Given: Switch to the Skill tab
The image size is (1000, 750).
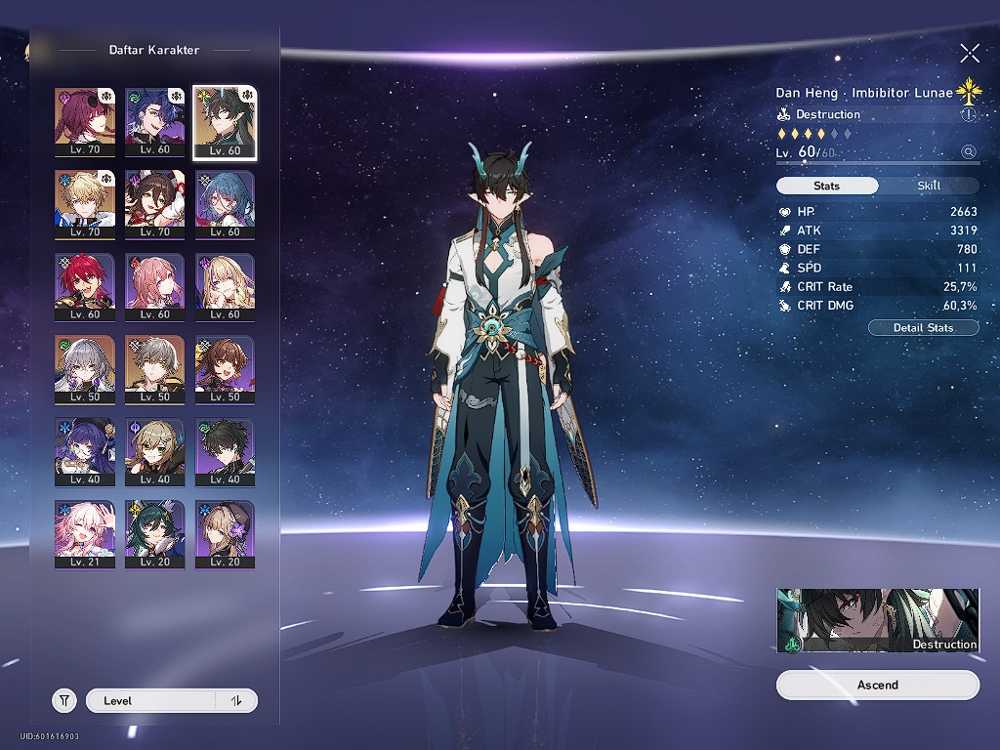Looking at the screenshot, I should [x=929, y=186].
